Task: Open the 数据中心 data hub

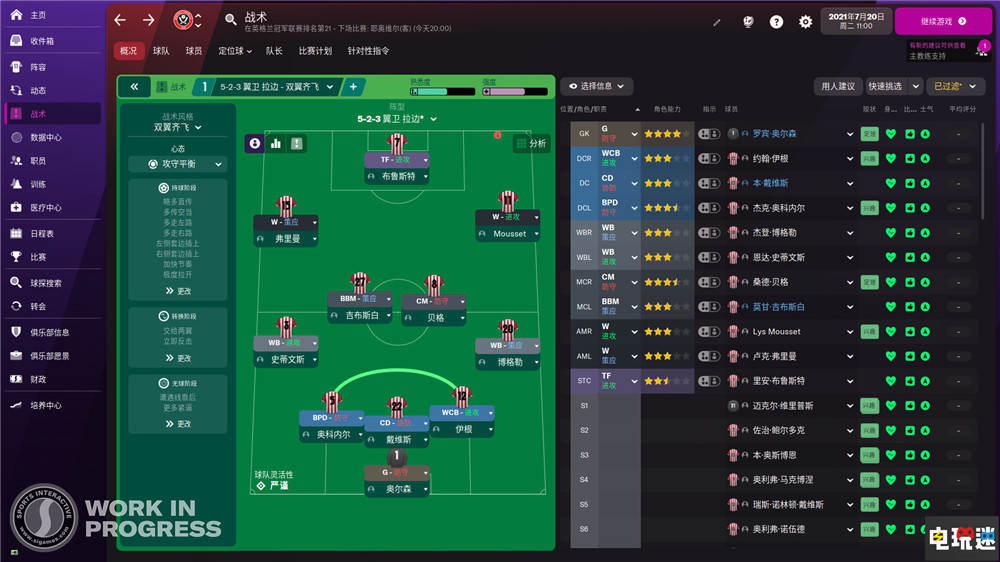Action: (45, 137)
